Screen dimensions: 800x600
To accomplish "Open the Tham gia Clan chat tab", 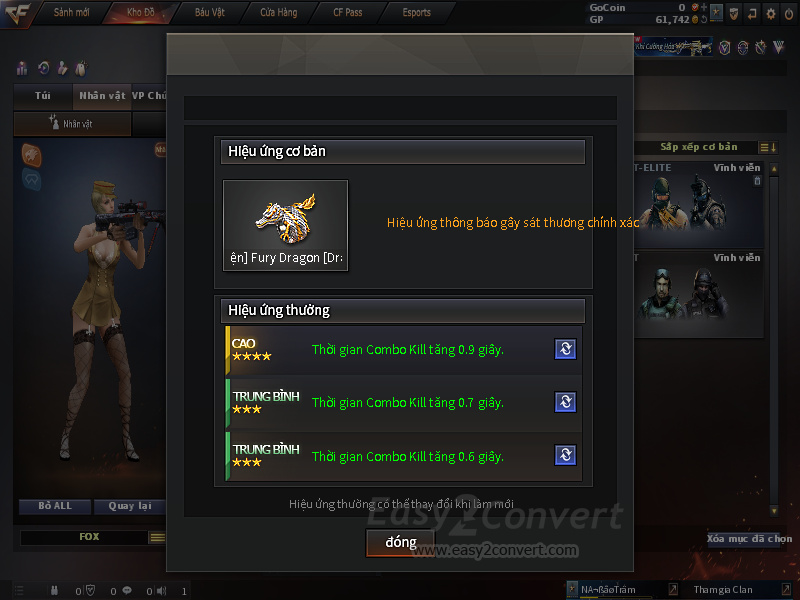I will click(723, 590).
